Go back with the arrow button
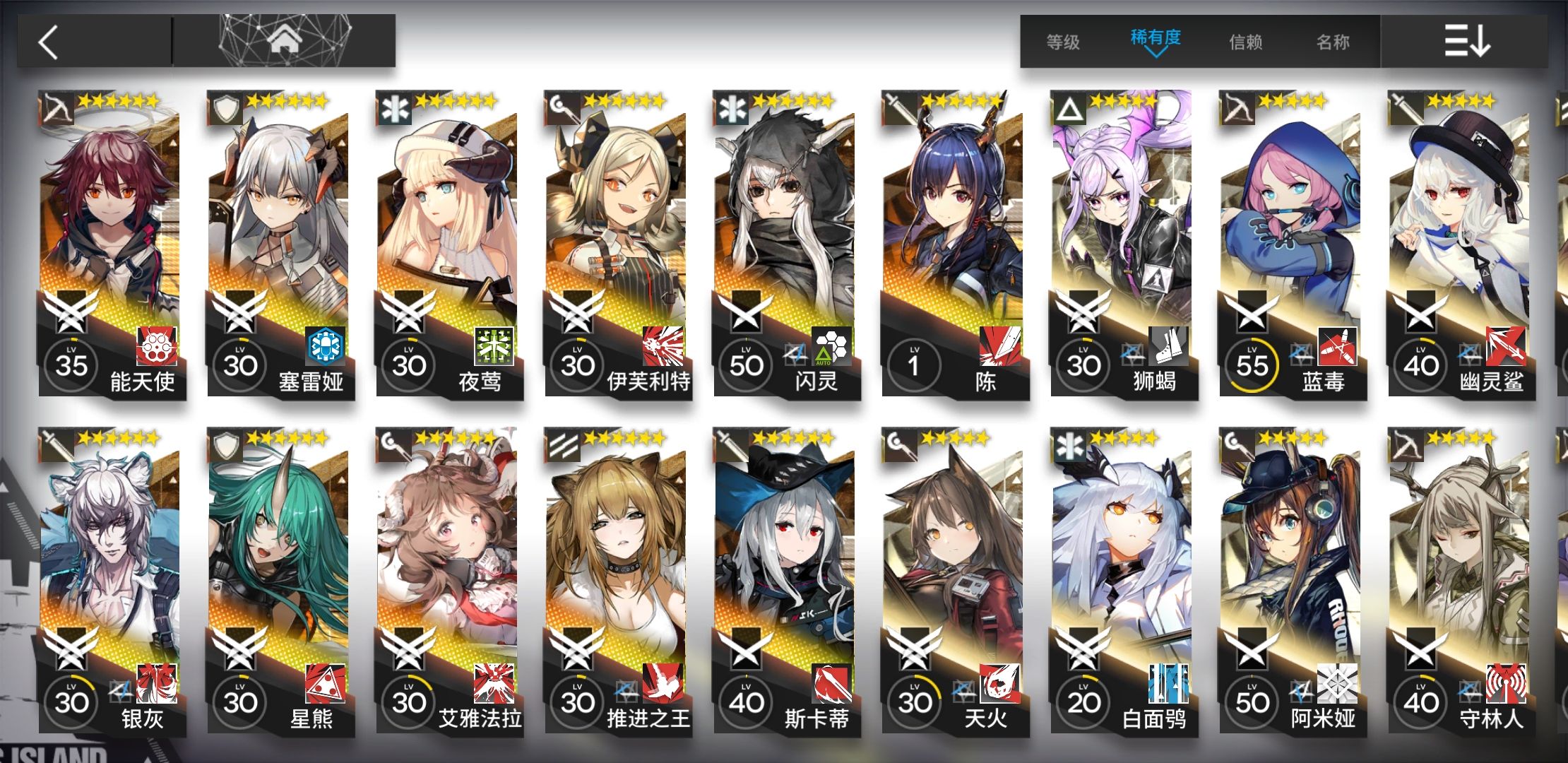 49,42
